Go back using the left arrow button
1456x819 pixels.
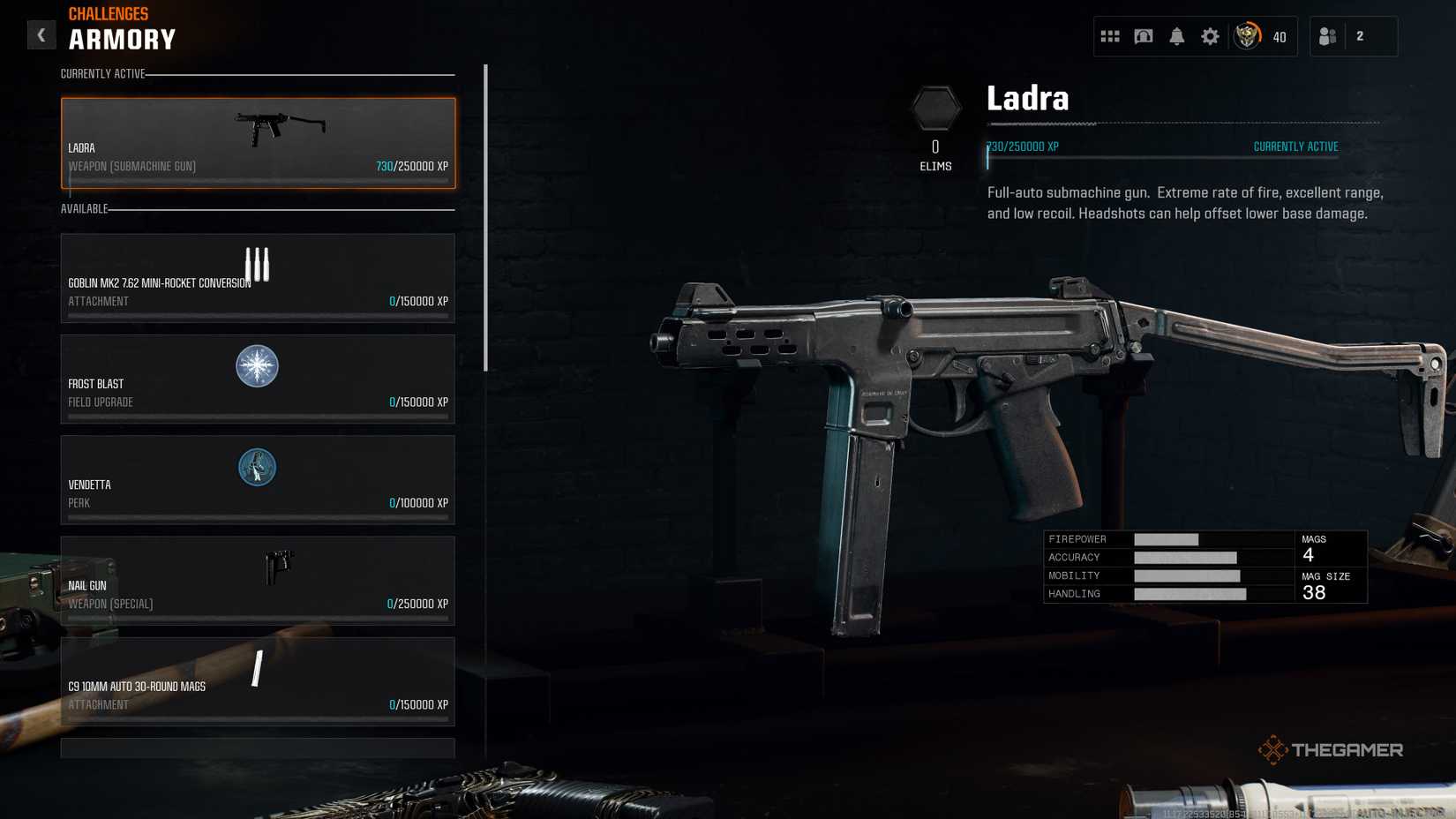click(41, 35)
